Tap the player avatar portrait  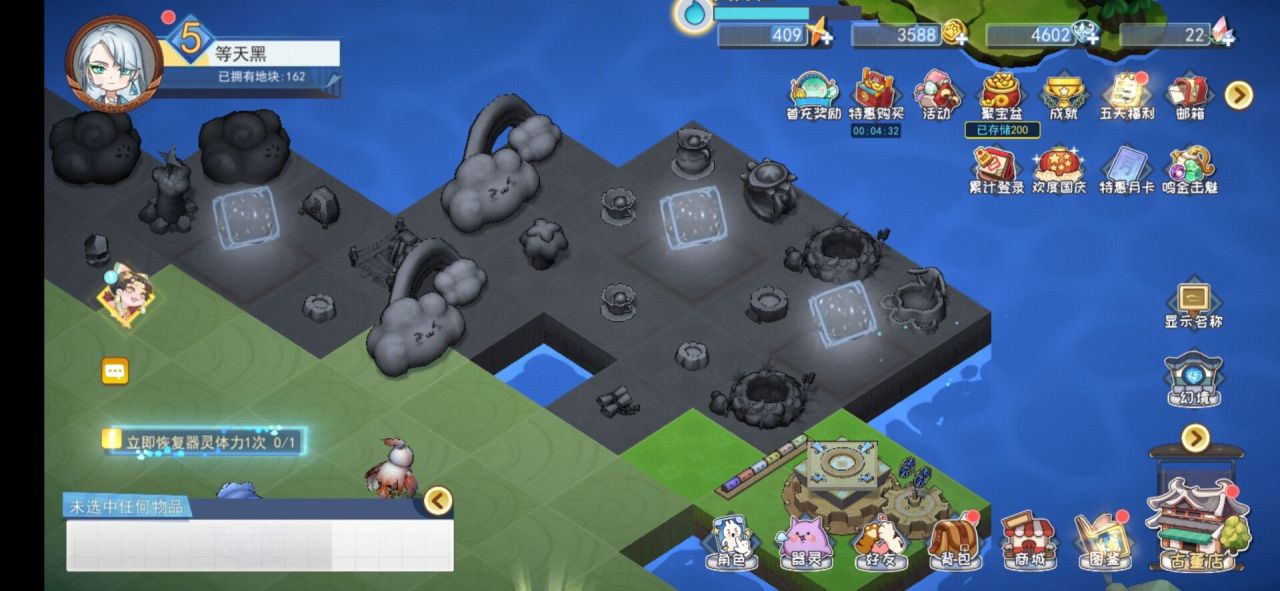click(113, 62)
